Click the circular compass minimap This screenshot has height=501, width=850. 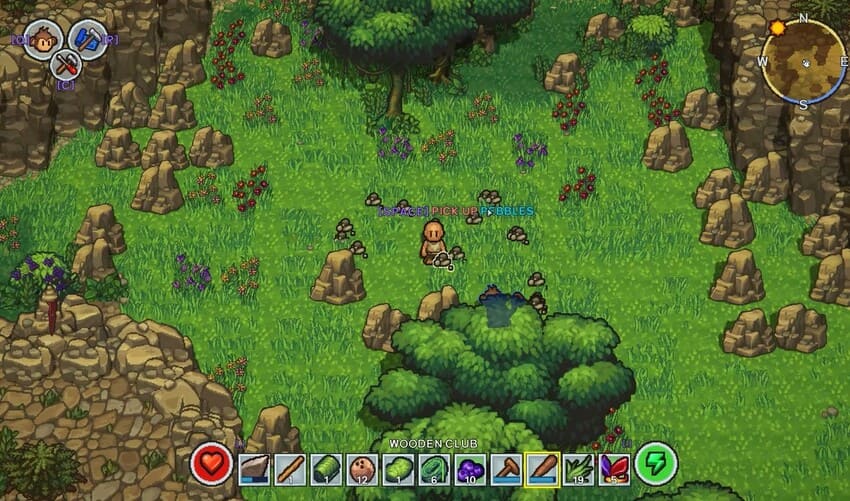click(803, 62)
